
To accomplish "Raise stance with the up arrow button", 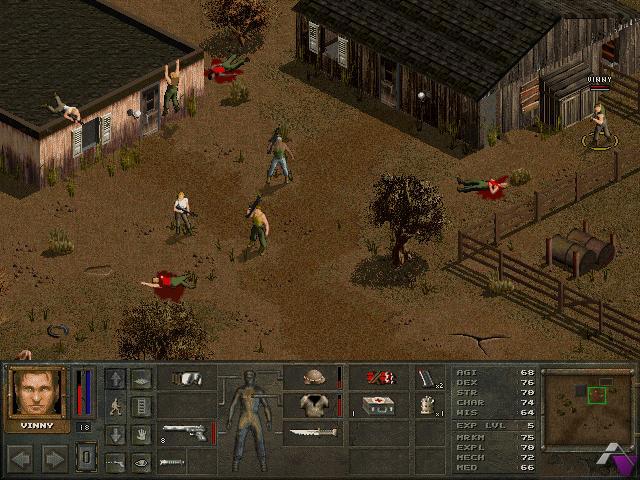I will point(116,378).
